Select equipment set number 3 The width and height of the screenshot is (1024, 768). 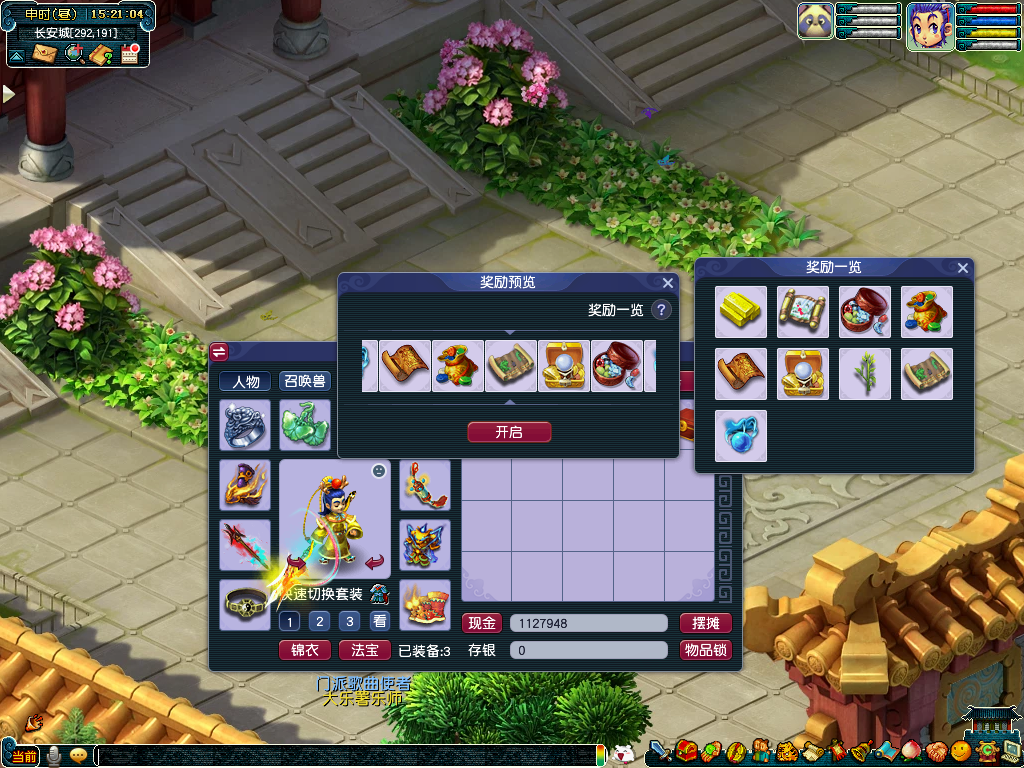point(349,621)
